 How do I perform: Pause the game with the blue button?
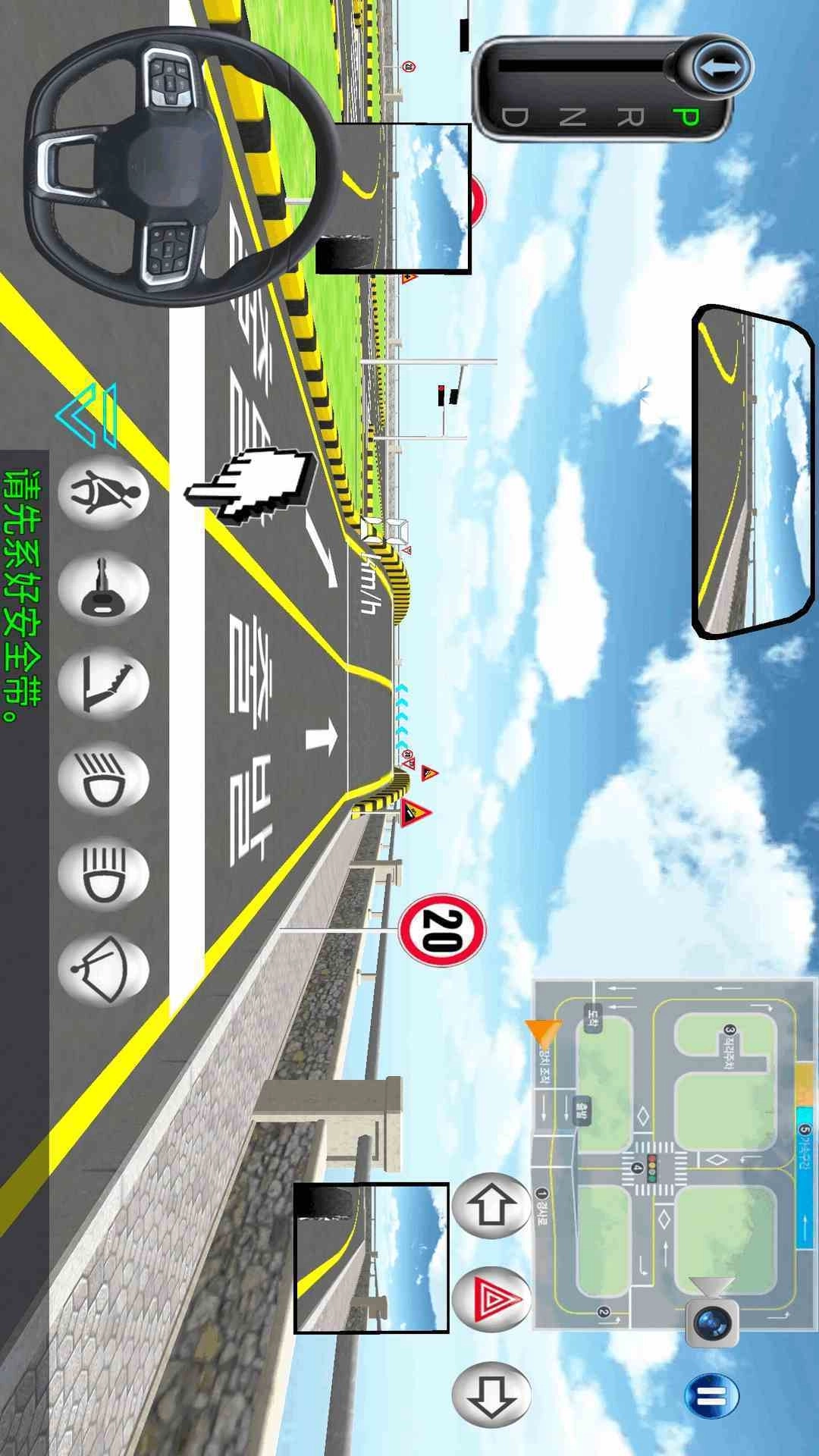click(711, 1396)
